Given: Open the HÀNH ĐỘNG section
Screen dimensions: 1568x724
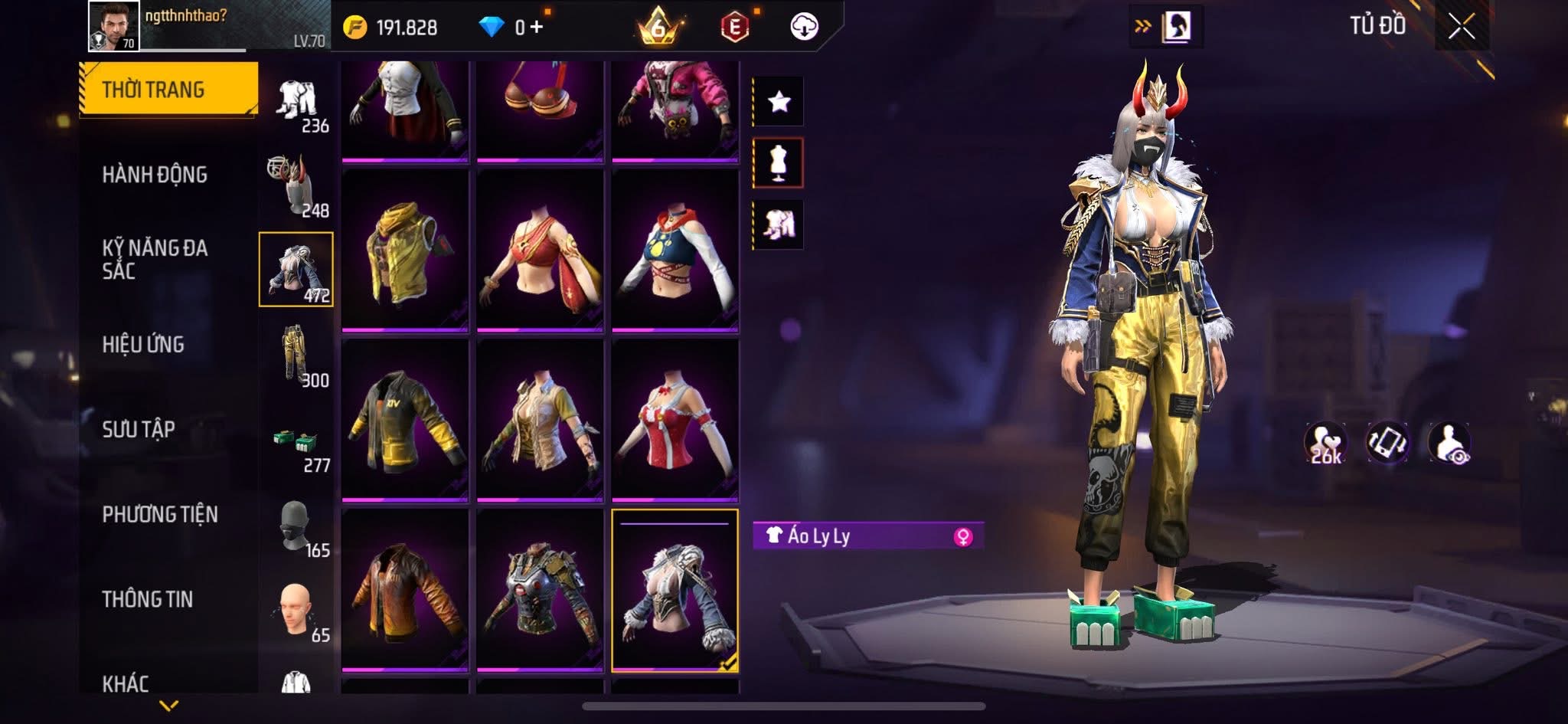Looking at the screenshot, I should 155,175.
